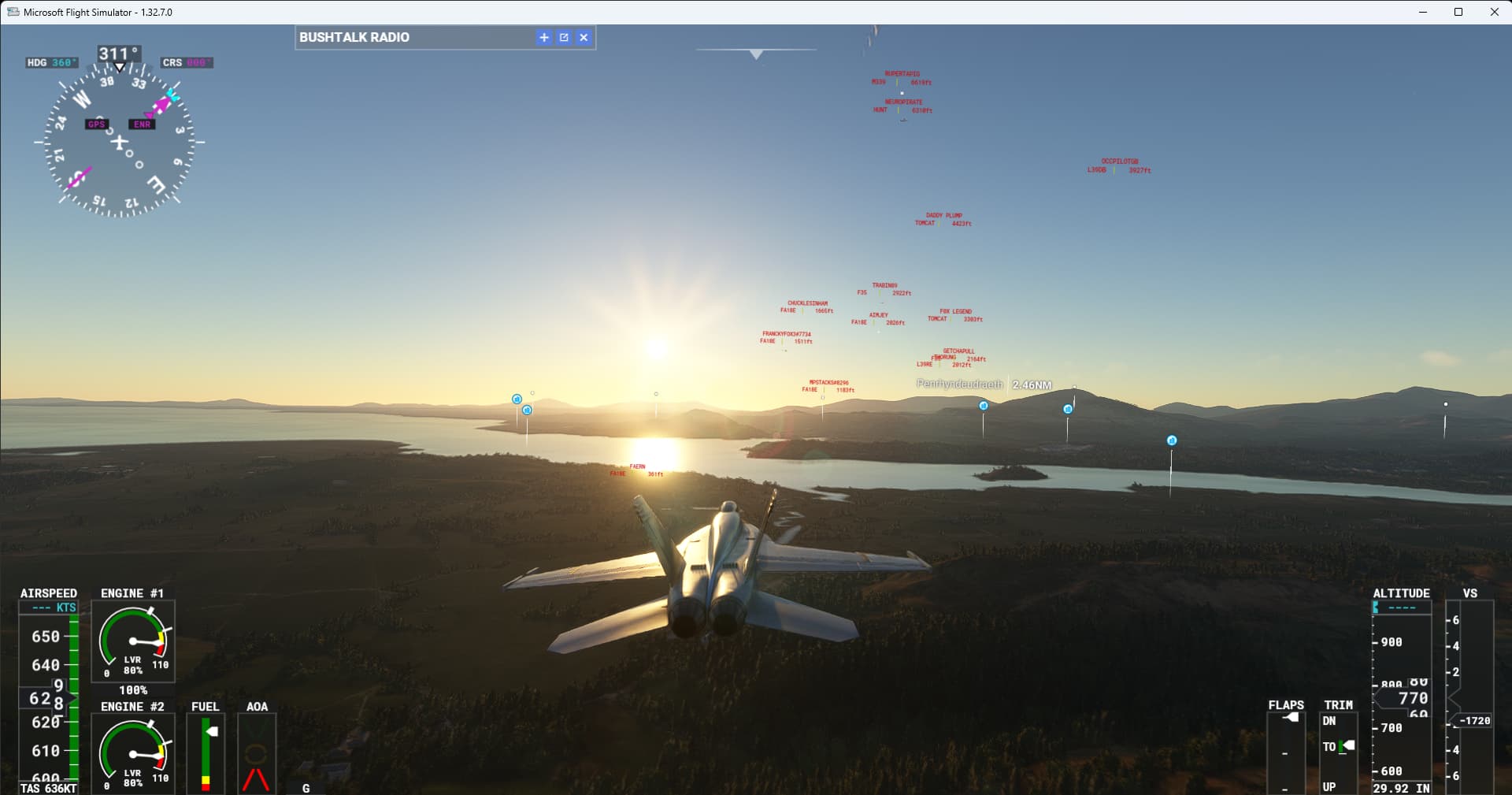Click the blue multiplayer marker on the right hillside

(x=1171, y=441)
